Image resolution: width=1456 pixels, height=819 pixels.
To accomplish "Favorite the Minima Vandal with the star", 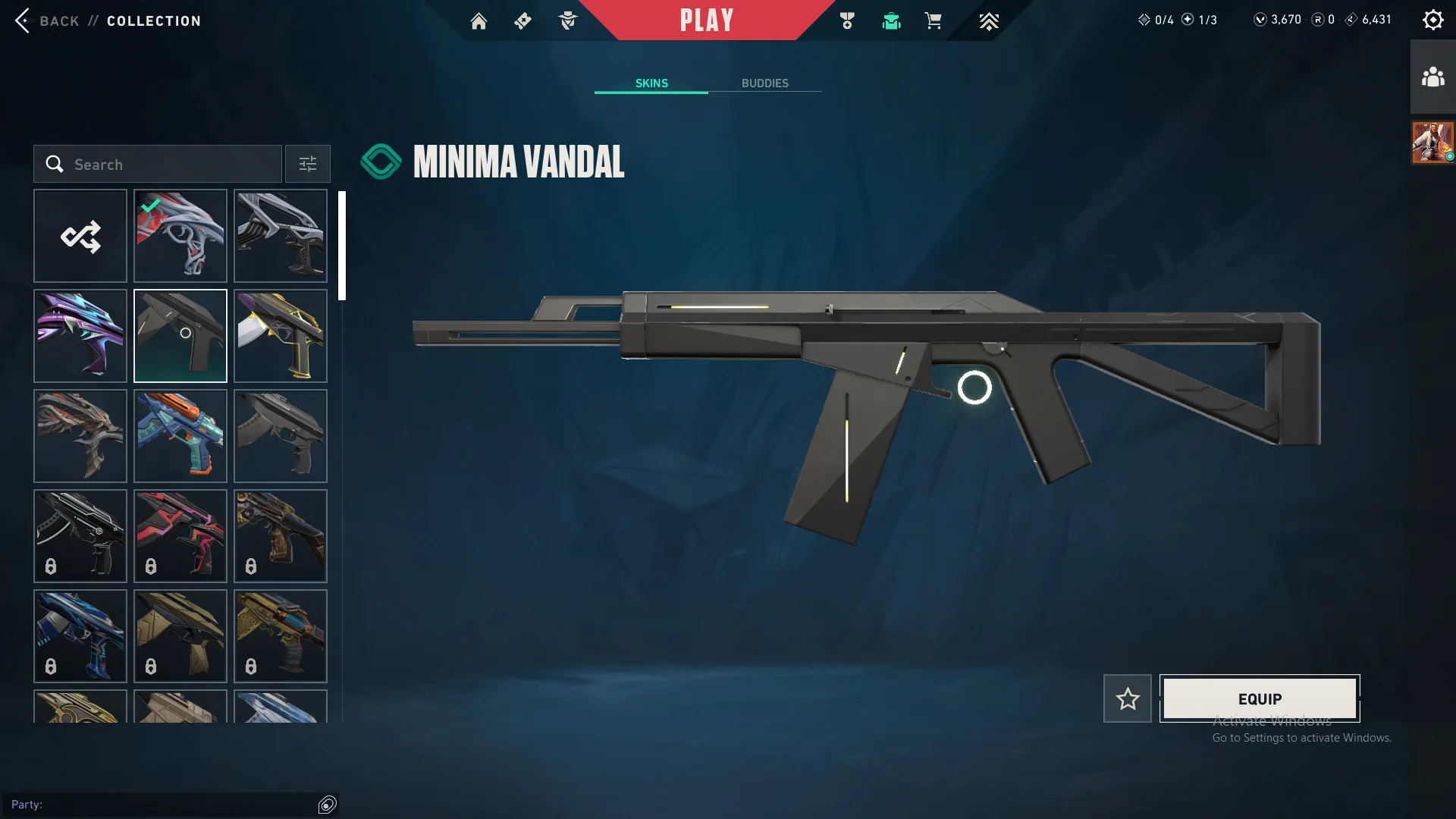I will pyautogui.click(x=1127, y=698).
